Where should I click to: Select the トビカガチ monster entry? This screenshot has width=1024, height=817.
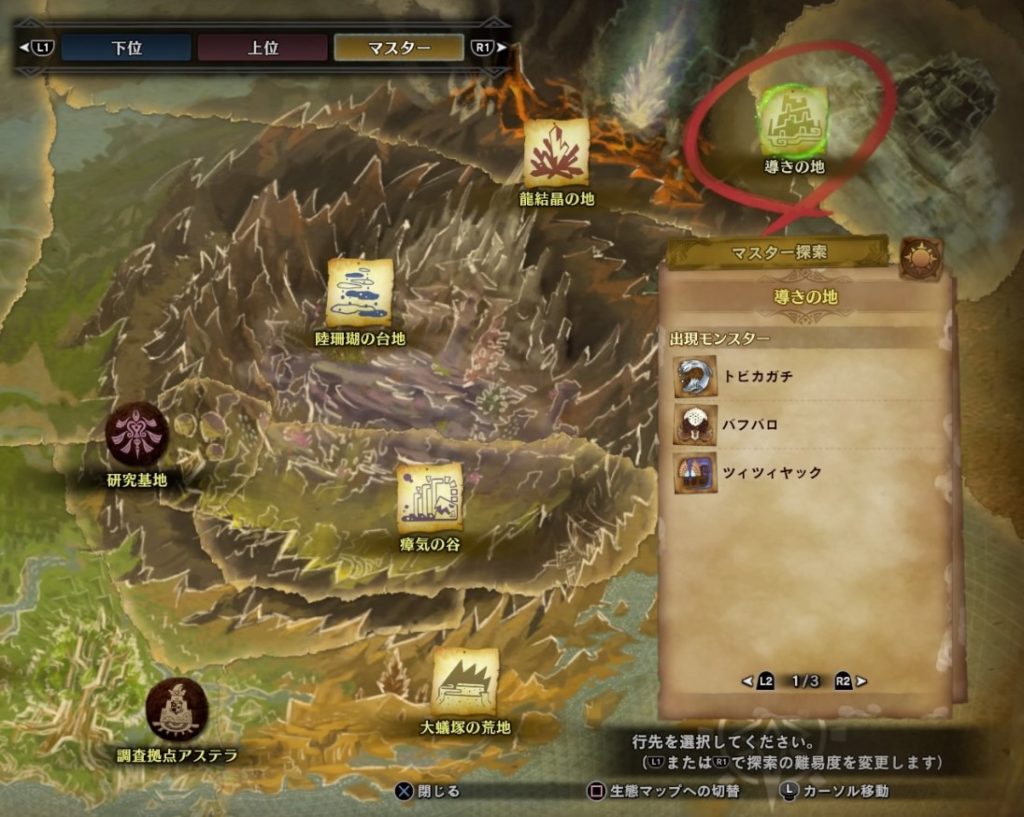click(x=760, y=377)
